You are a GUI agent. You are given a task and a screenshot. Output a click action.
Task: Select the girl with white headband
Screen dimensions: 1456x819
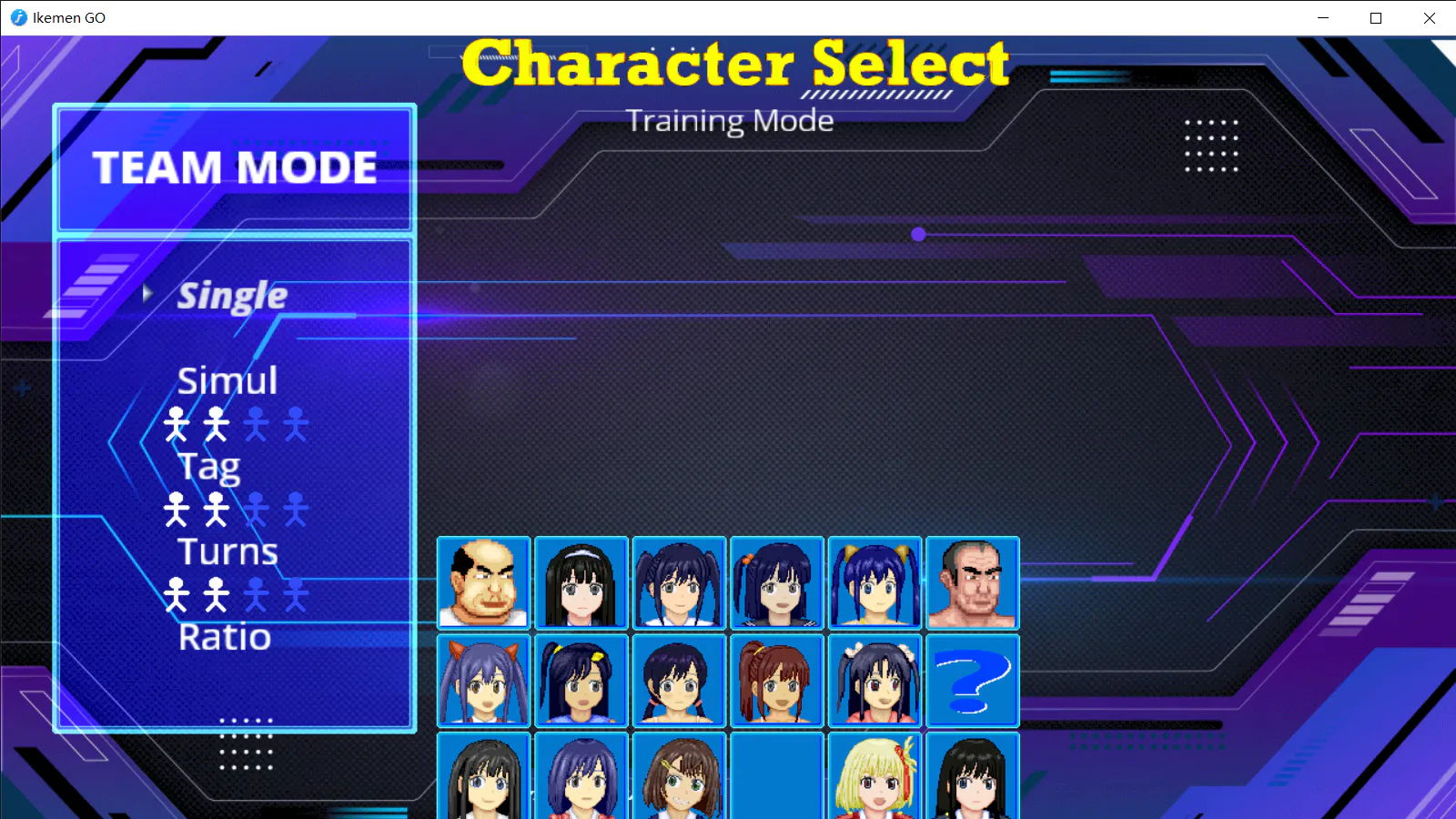581,583
